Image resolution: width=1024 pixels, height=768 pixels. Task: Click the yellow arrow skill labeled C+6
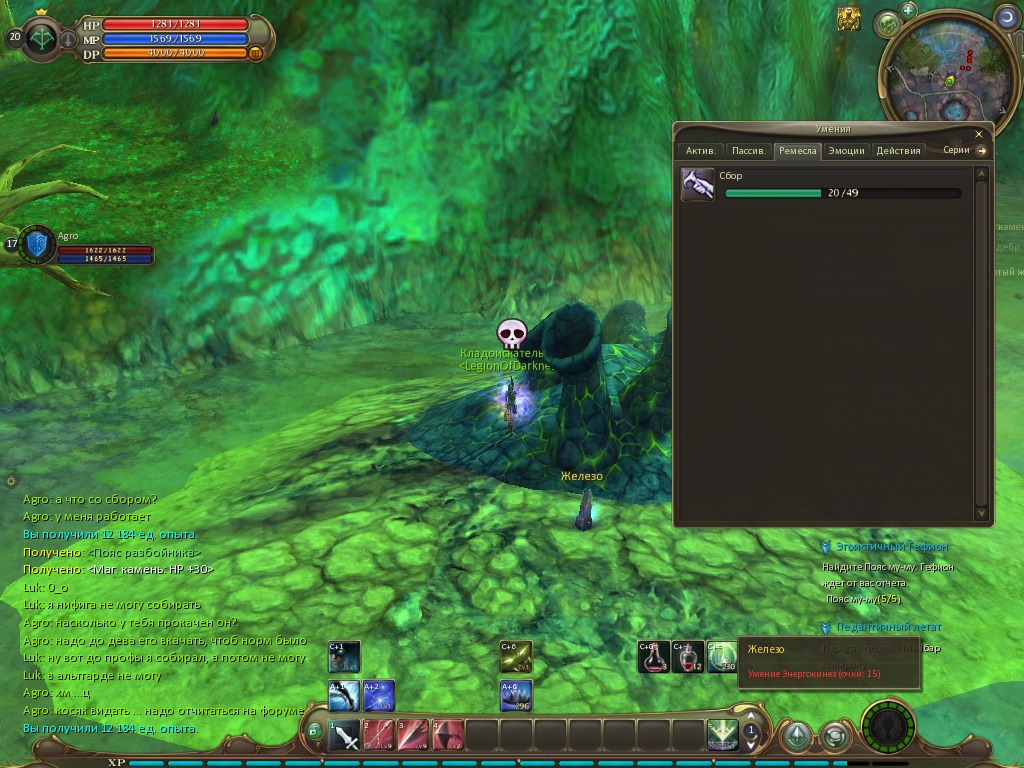516,657
